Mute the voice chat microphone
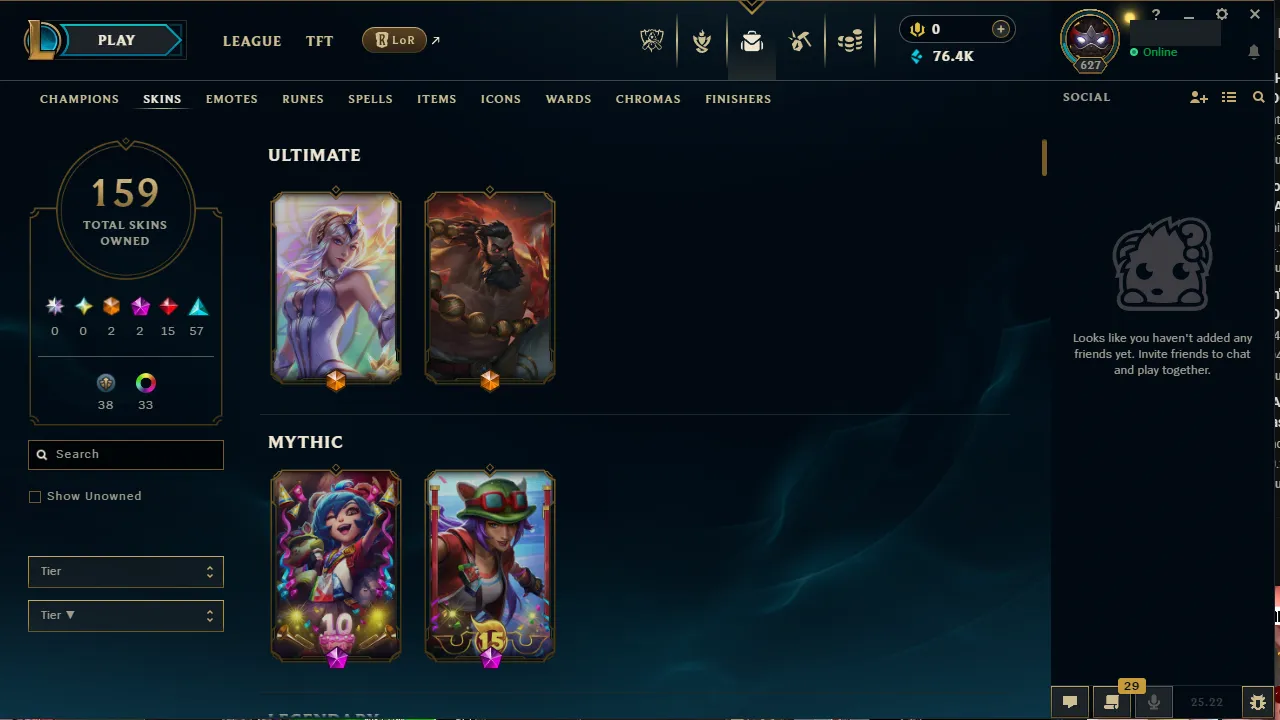The height and width of the screenshot is (720, 1280). pyautogui.click(x=1153, y=701)
